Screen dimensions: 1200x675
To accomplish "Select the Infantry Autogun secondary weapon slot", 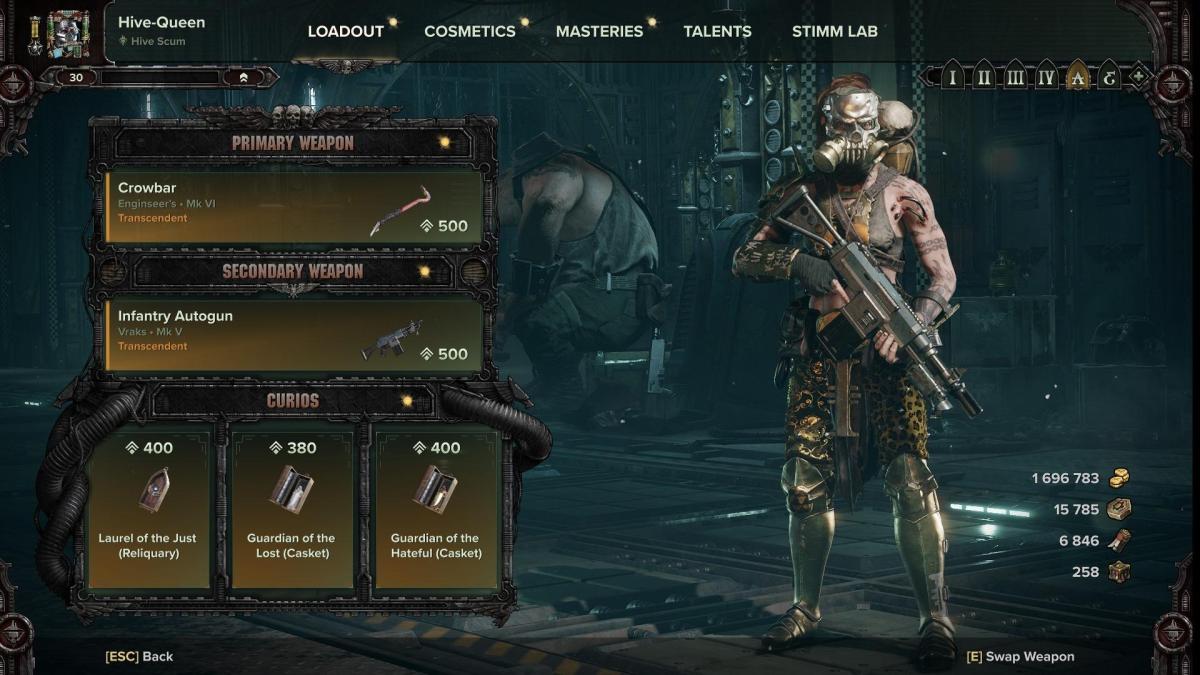I will pos(294,335).
